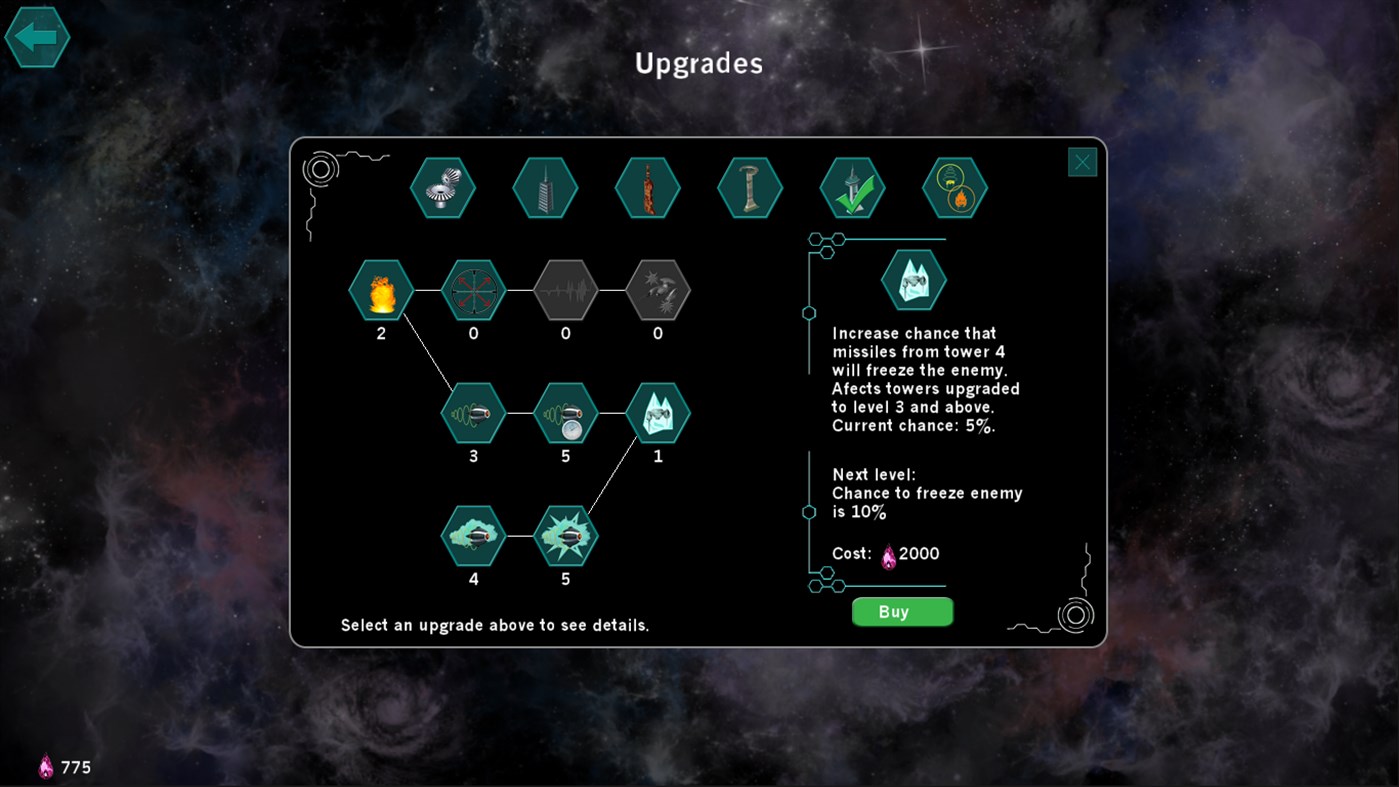The height and width of the screenshot is (787, 1399).
Task: Click Buy to purchase the freeze upgrade
Action: [x=901, y=611]
